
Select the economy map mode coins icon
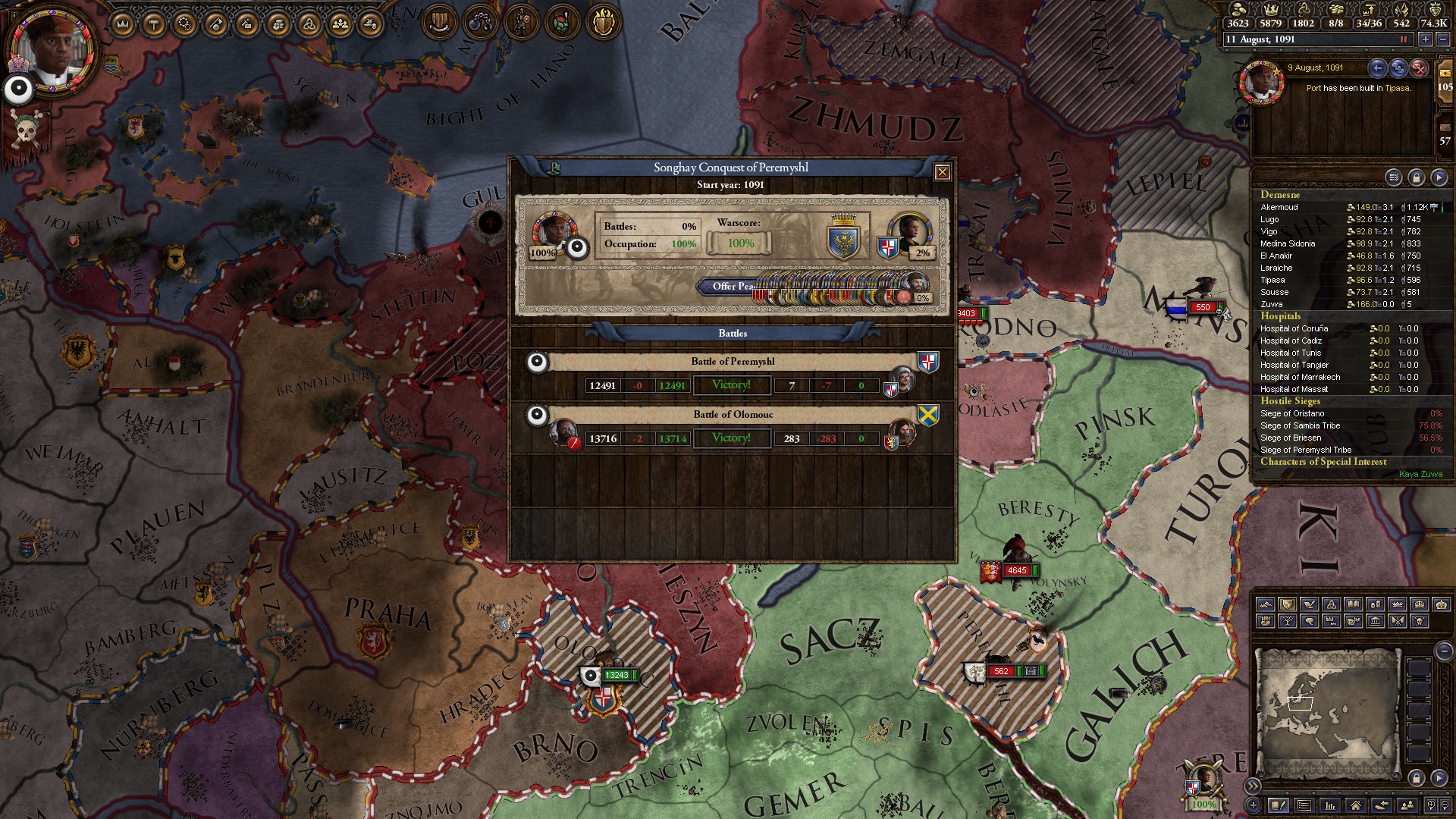click(x=1375, y=604)
